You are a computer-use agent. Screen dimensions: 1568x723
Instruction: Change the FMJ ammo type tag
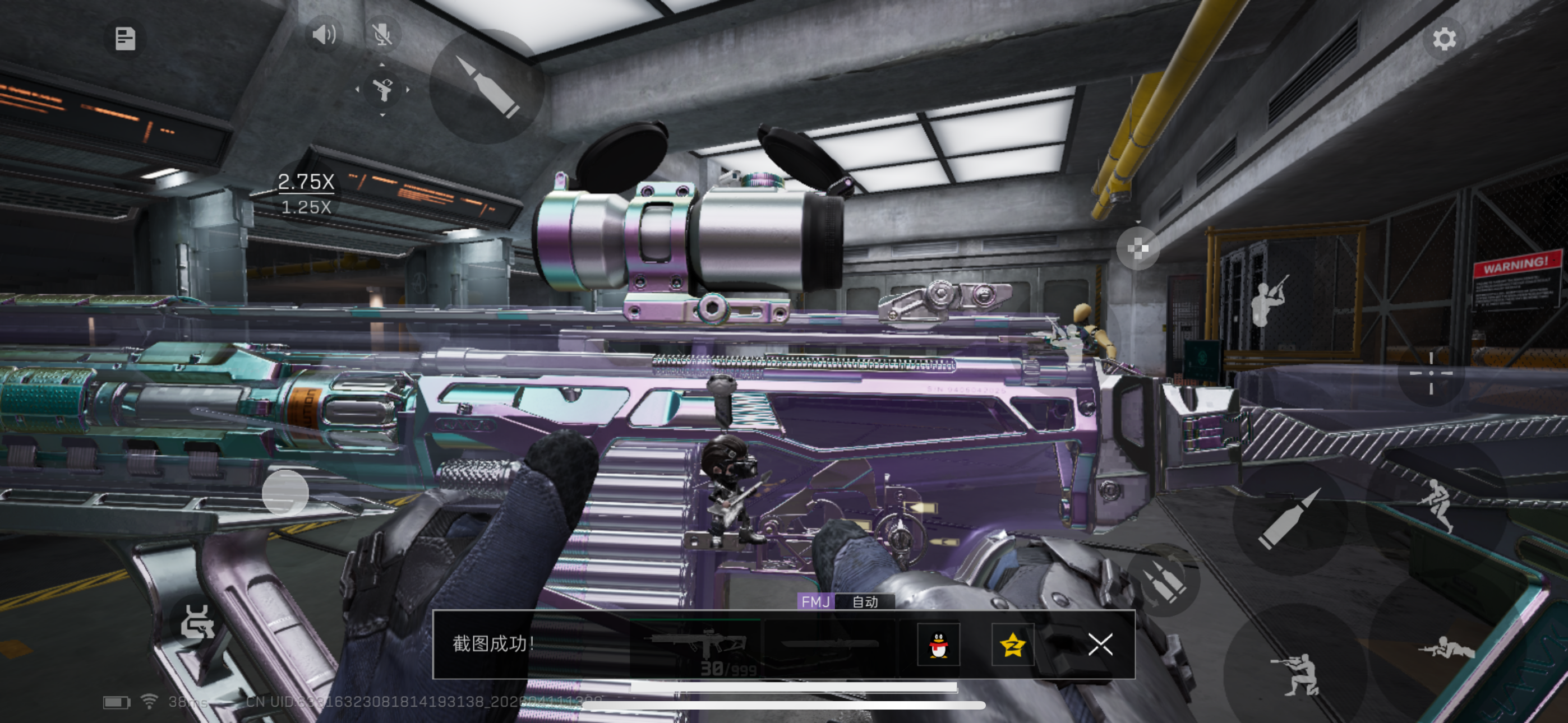pos(815,601)
